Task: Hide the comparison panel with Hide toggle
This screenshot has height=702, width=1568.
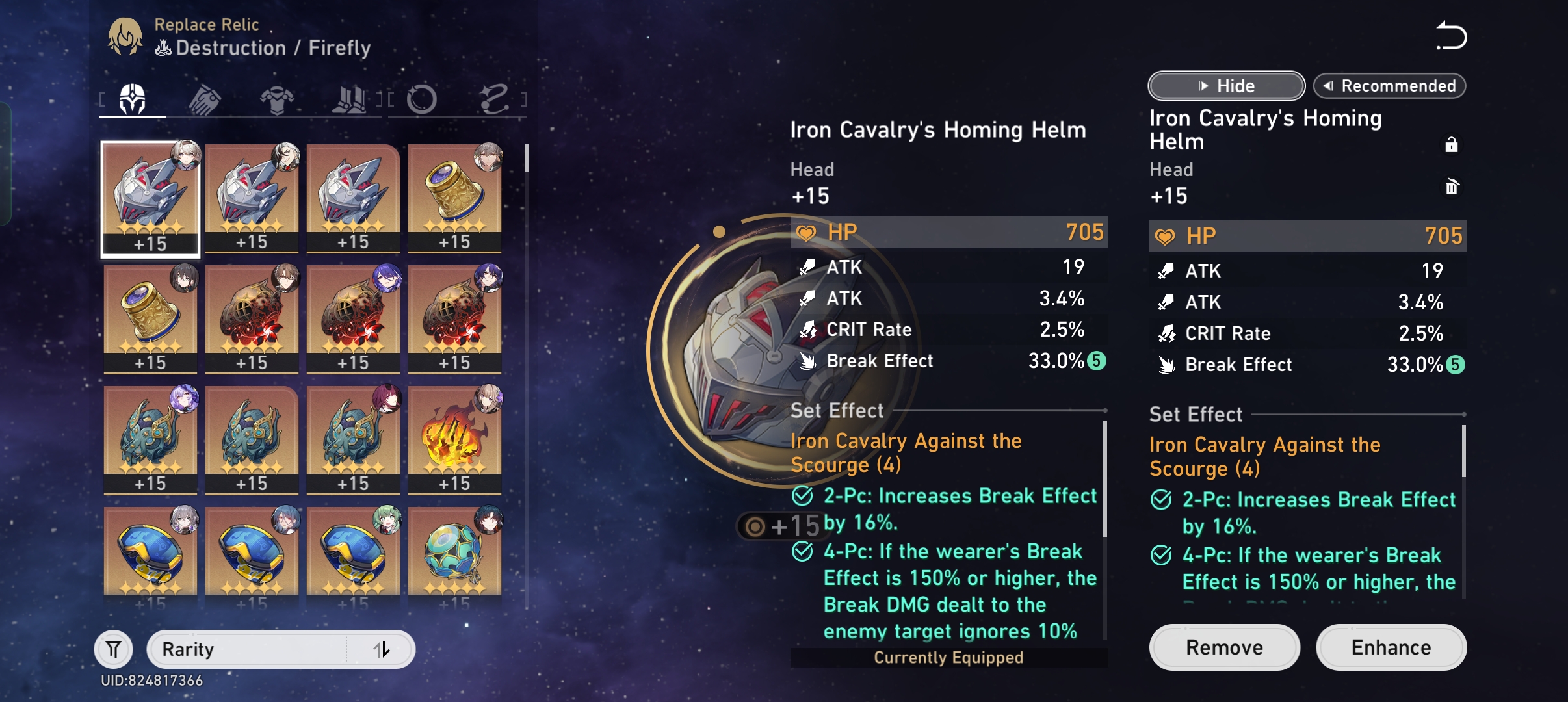Action: point(1226,85)
